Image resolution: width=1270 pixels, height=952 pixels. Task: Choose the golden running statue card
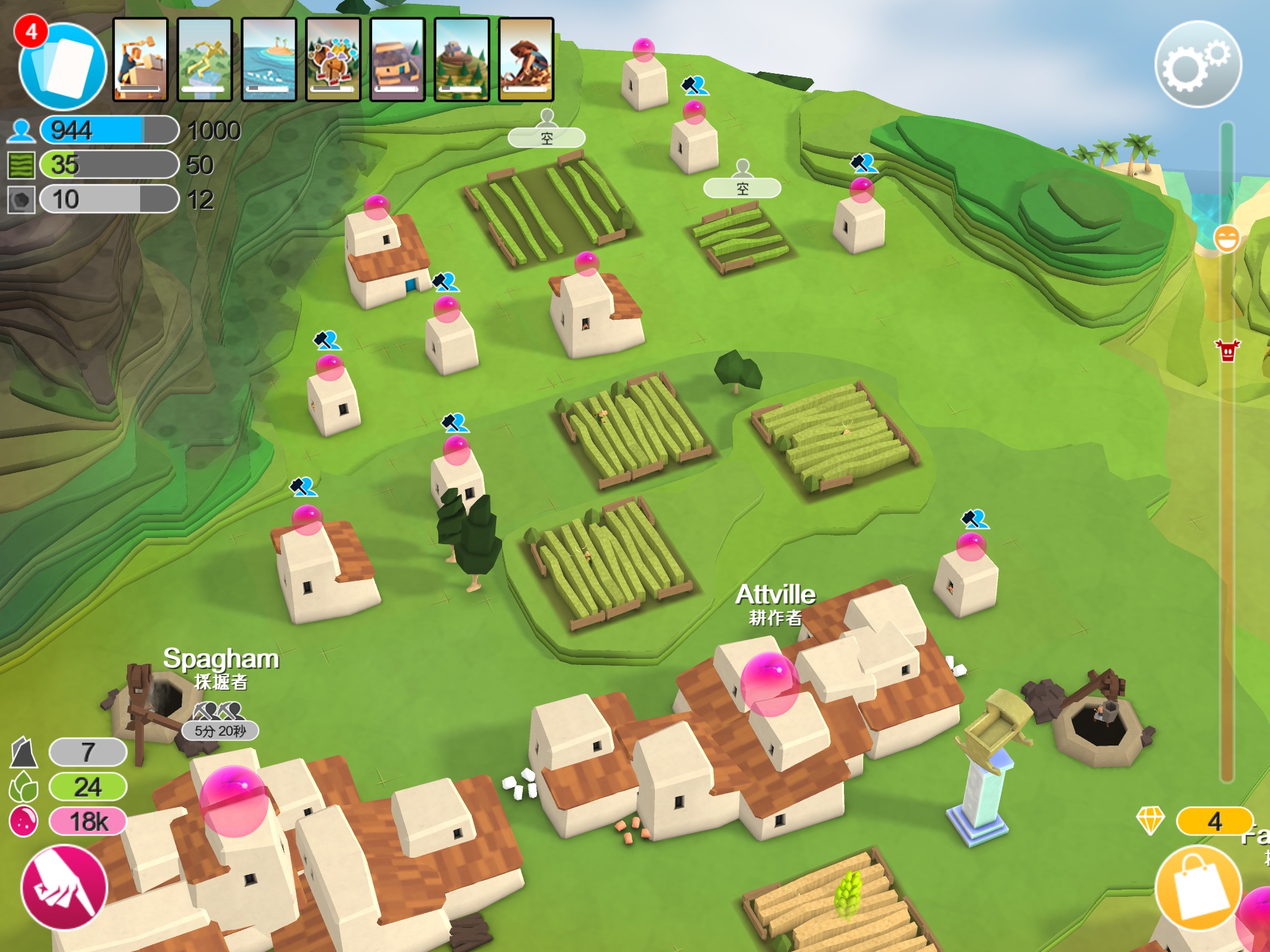click(205, 59)
